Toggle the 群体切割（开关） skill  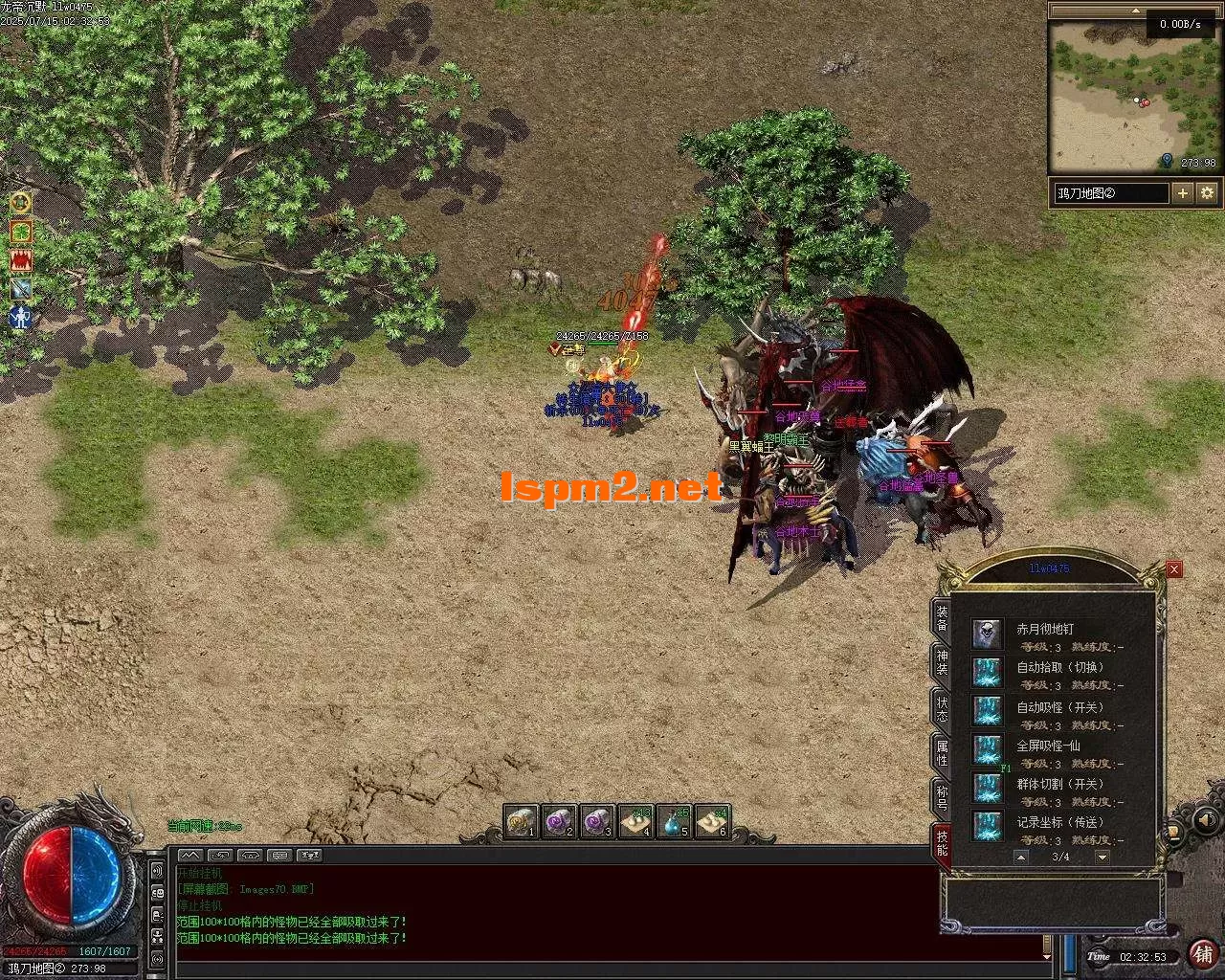(987, 788)
